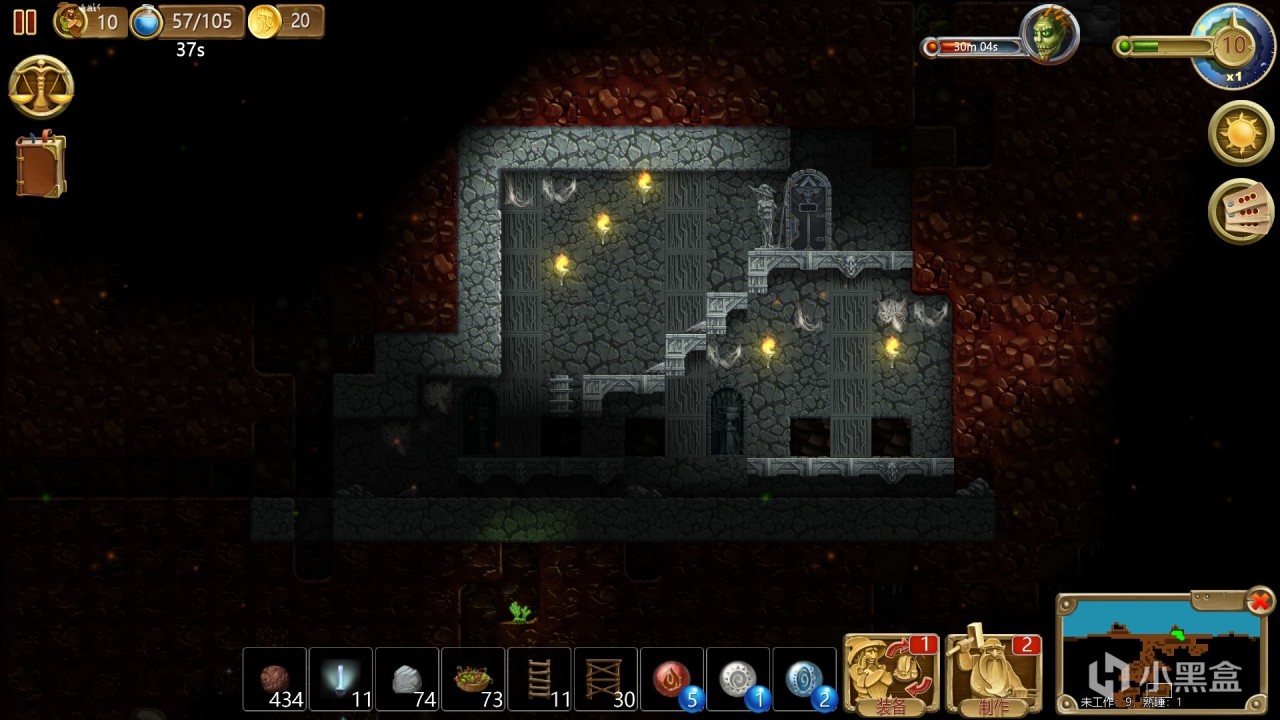Cast the red fire spell
Screen dimensions: 1280x720
point(671,679)
